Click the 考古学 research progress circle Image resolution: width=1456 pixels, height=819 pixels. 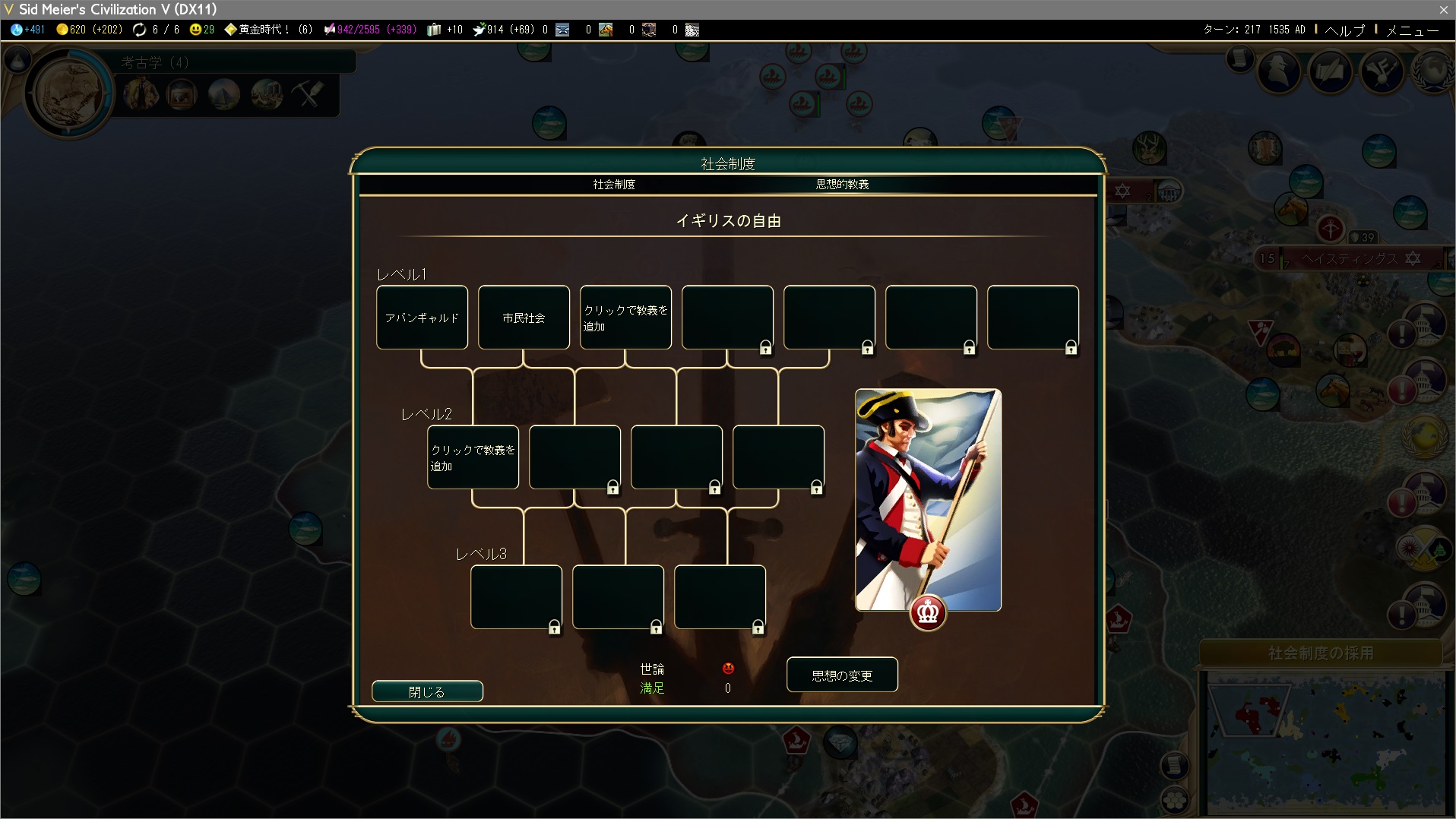(x=69, y=93)
